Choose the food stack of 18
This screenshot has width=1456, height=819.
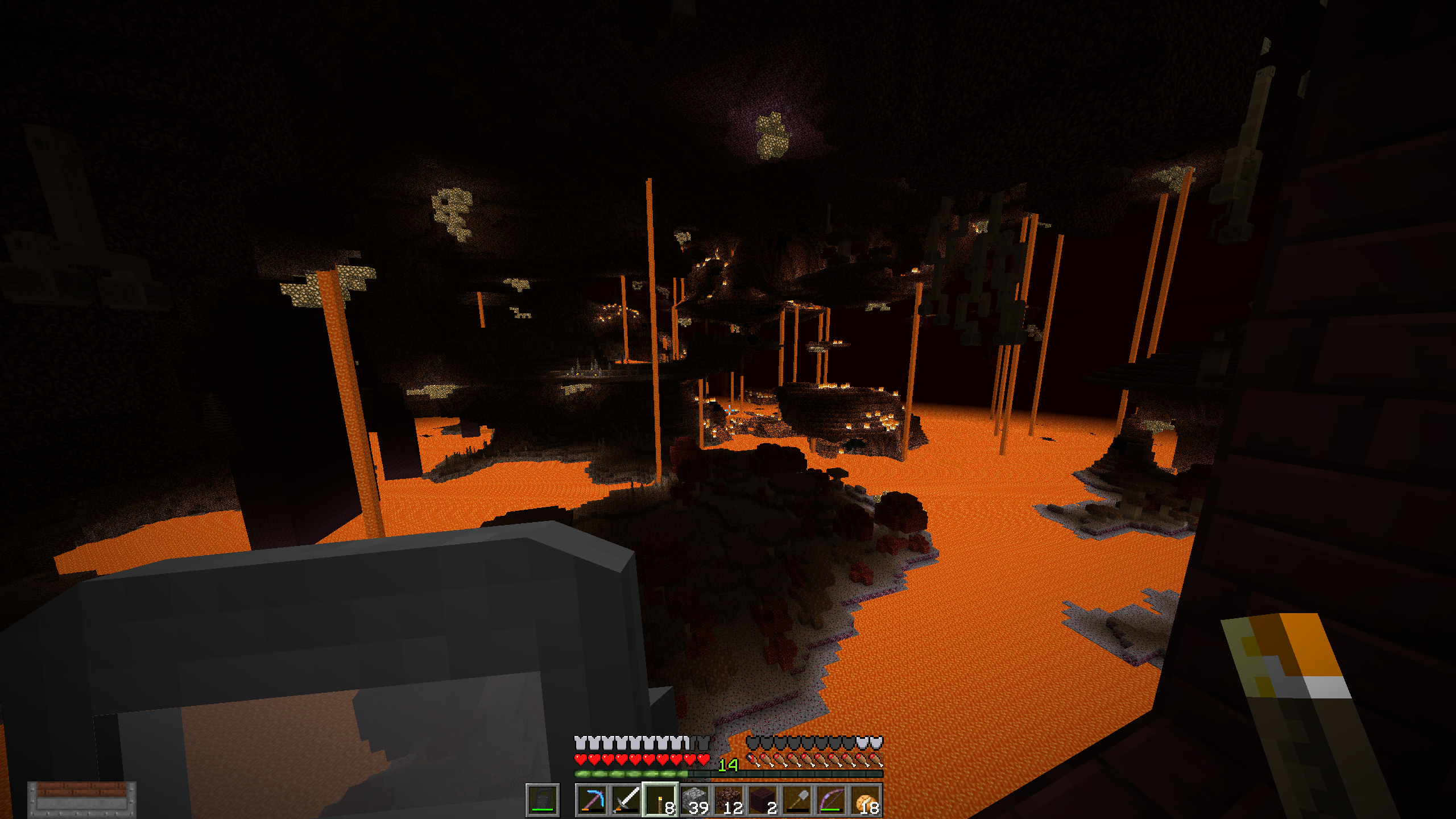[x=865, y=800]
